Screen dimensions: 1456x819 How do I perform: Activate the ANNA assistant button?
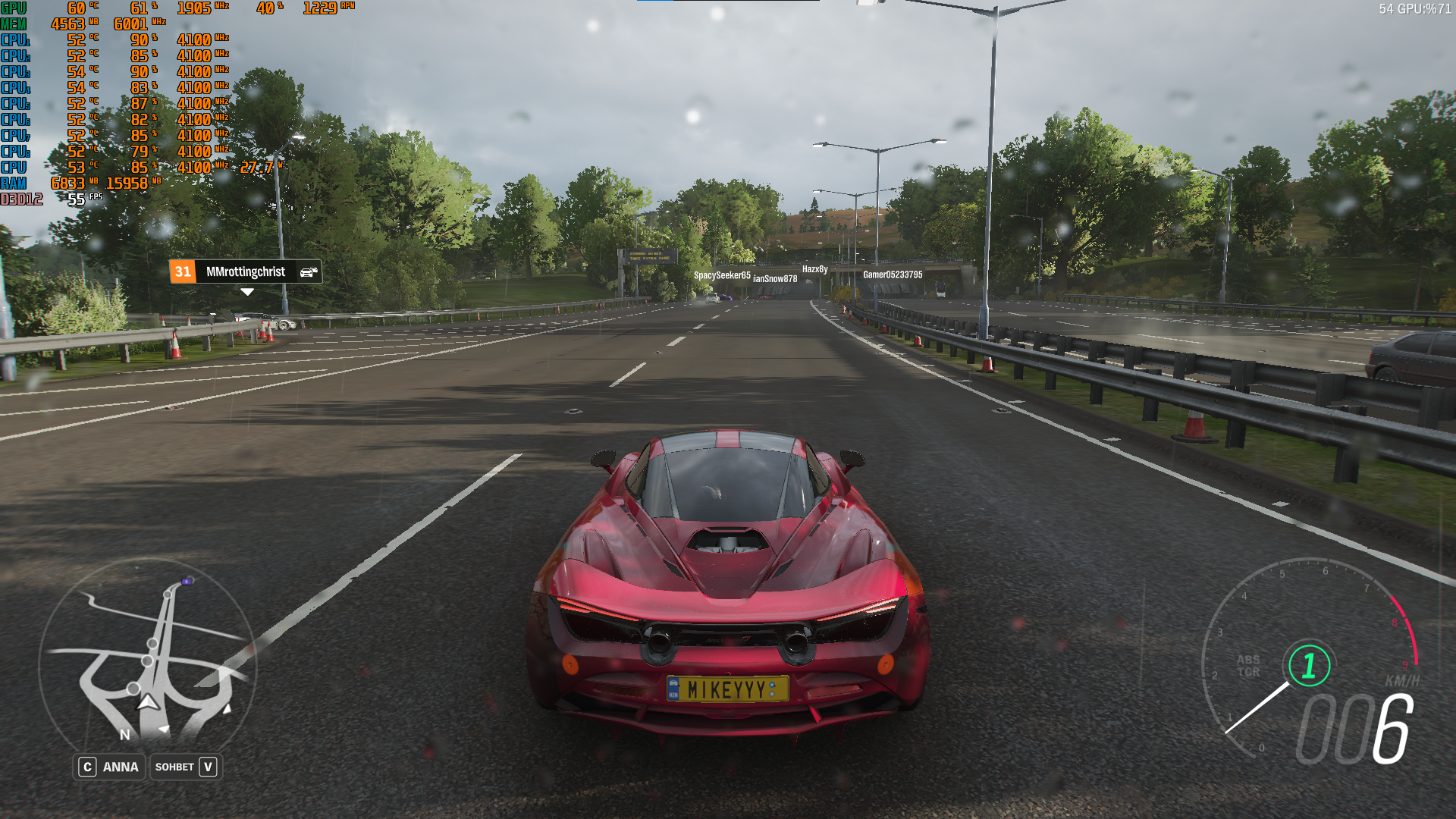point(109,767)
